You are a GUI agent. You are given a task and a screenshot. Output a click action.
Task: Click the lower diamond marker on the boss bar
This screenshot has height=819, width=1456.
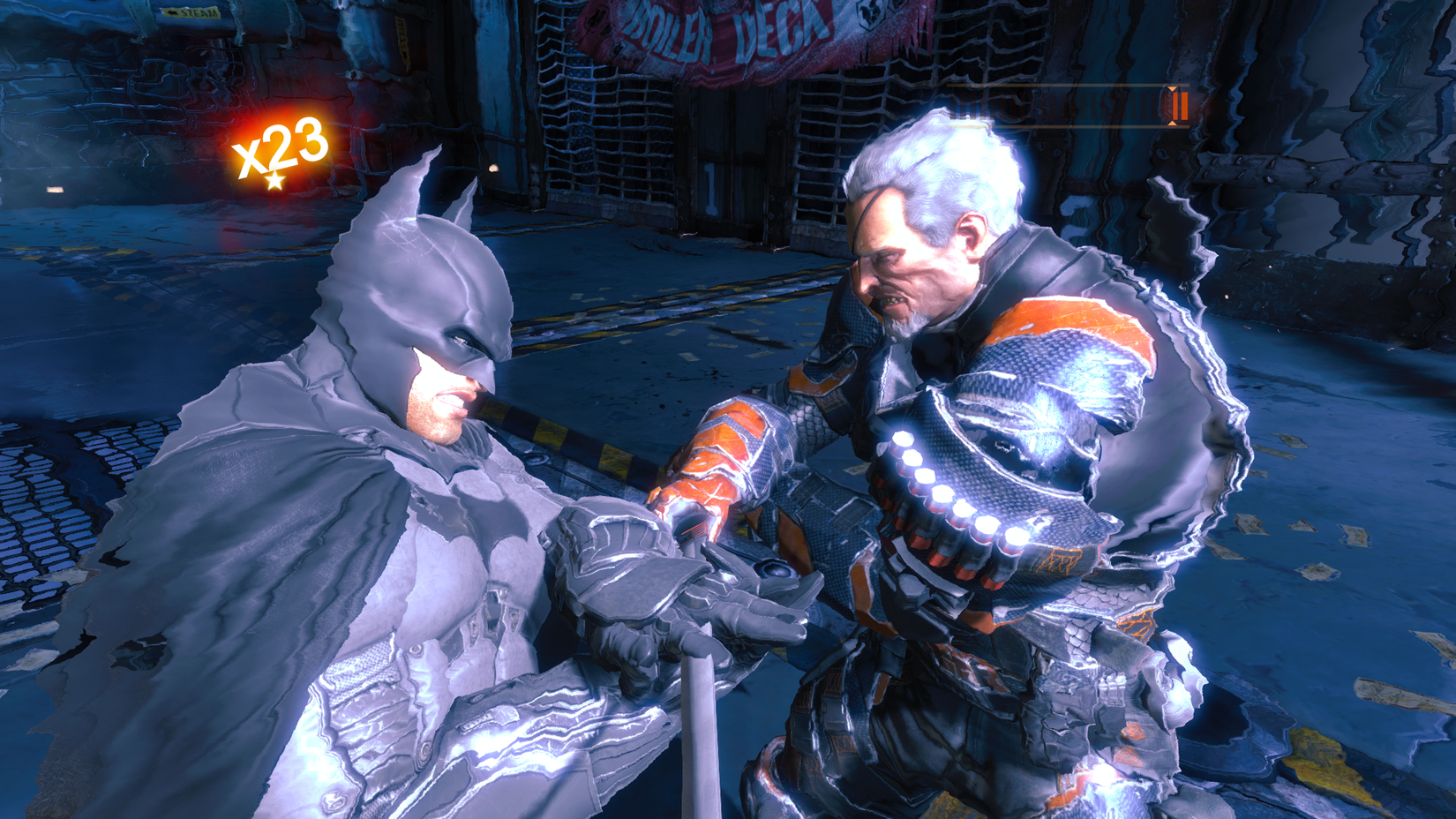coord(1174,124)
